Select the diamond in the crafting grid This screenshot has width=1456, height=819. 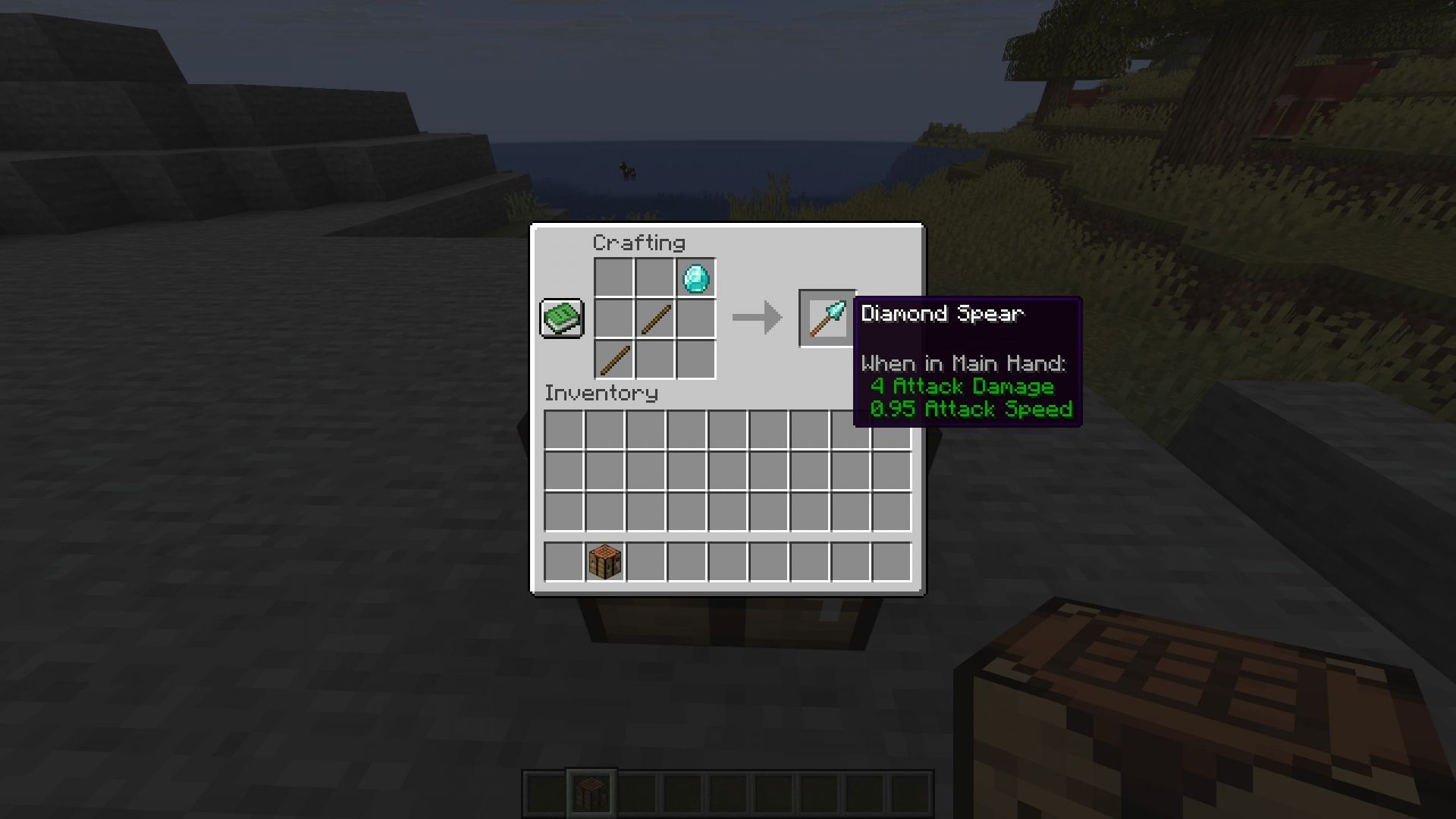[x=695, y=278]
